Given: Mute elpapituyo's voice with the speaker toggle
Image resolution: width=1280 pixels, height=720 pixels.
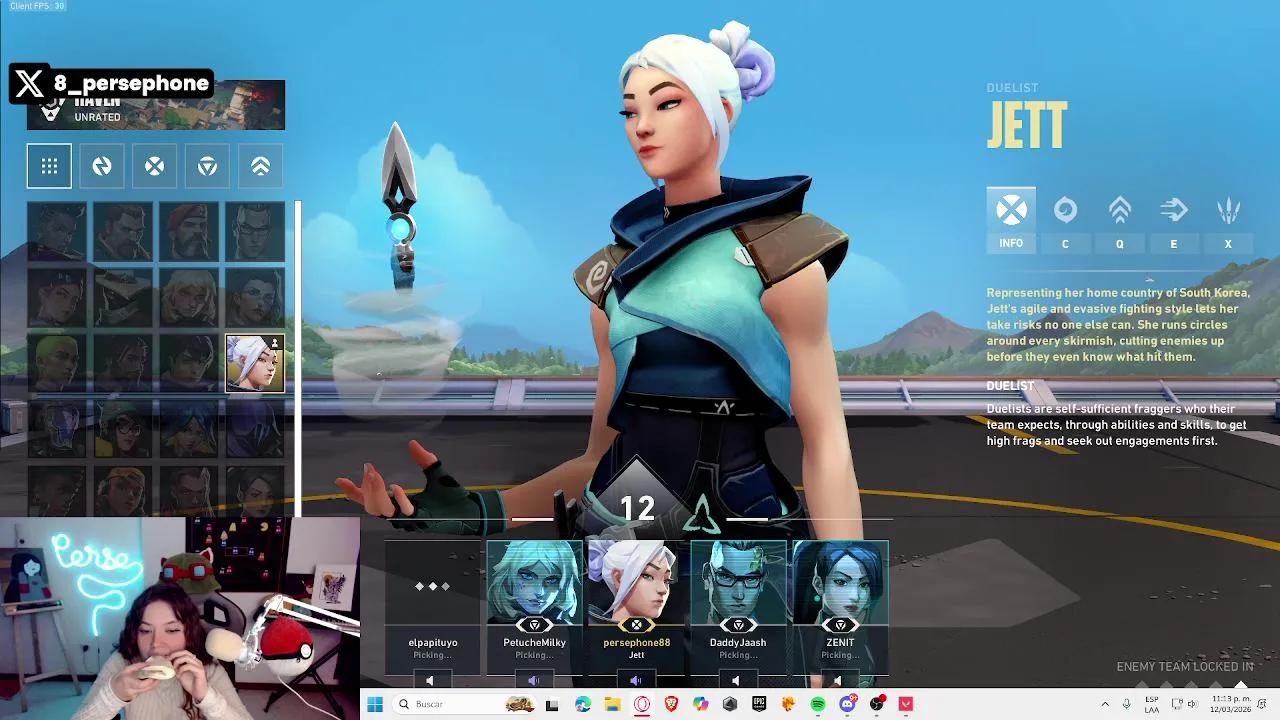Looking at the screenshot, I should click(429, 680).
